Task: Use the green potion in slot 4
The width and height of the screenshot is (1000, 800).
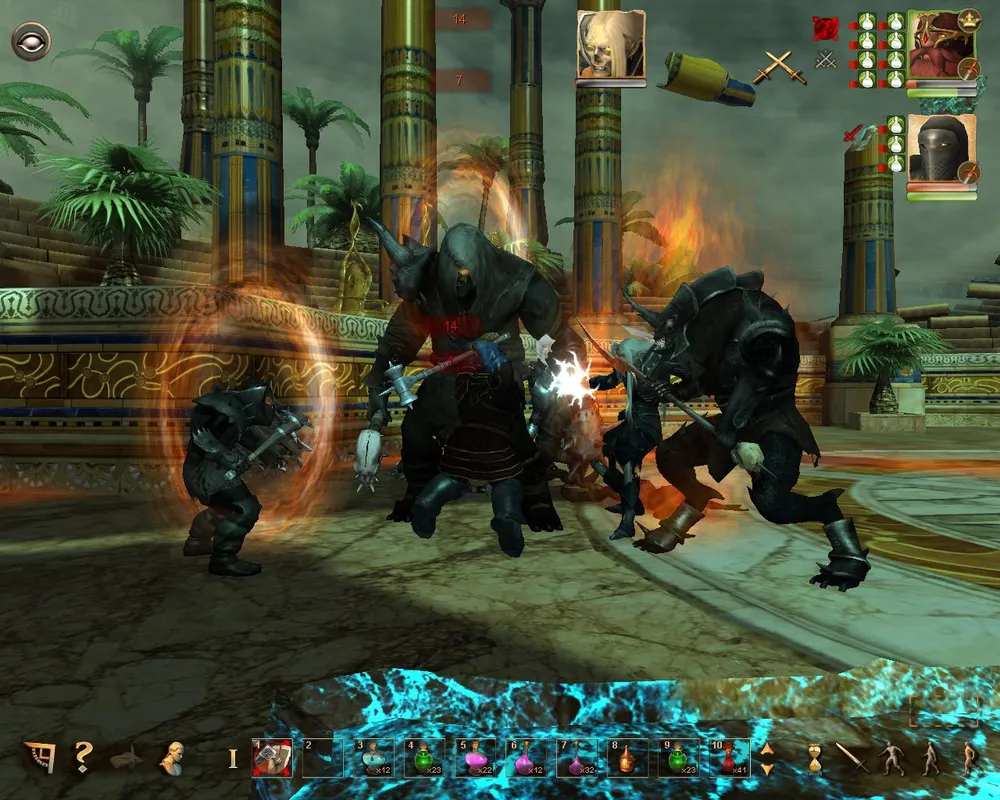Action: 423,758
